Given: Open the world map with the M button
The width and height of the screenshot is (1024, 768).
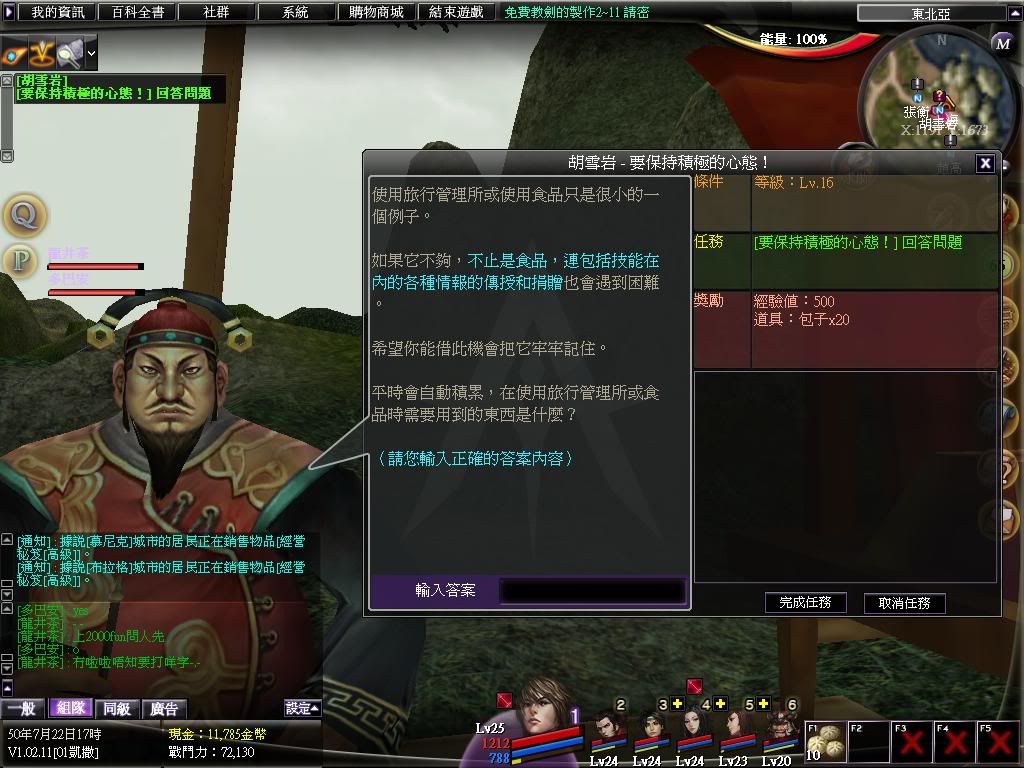Looking at the screenshot, I should 1003,43.
